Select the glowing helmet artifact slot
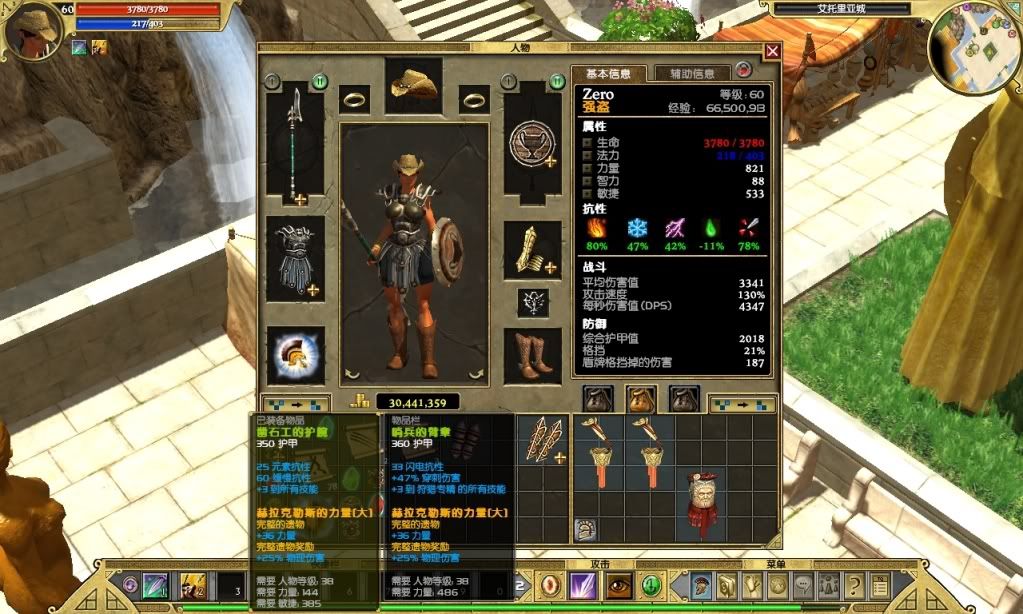This screenshot has width=1023, height=614. click(295, 356)
